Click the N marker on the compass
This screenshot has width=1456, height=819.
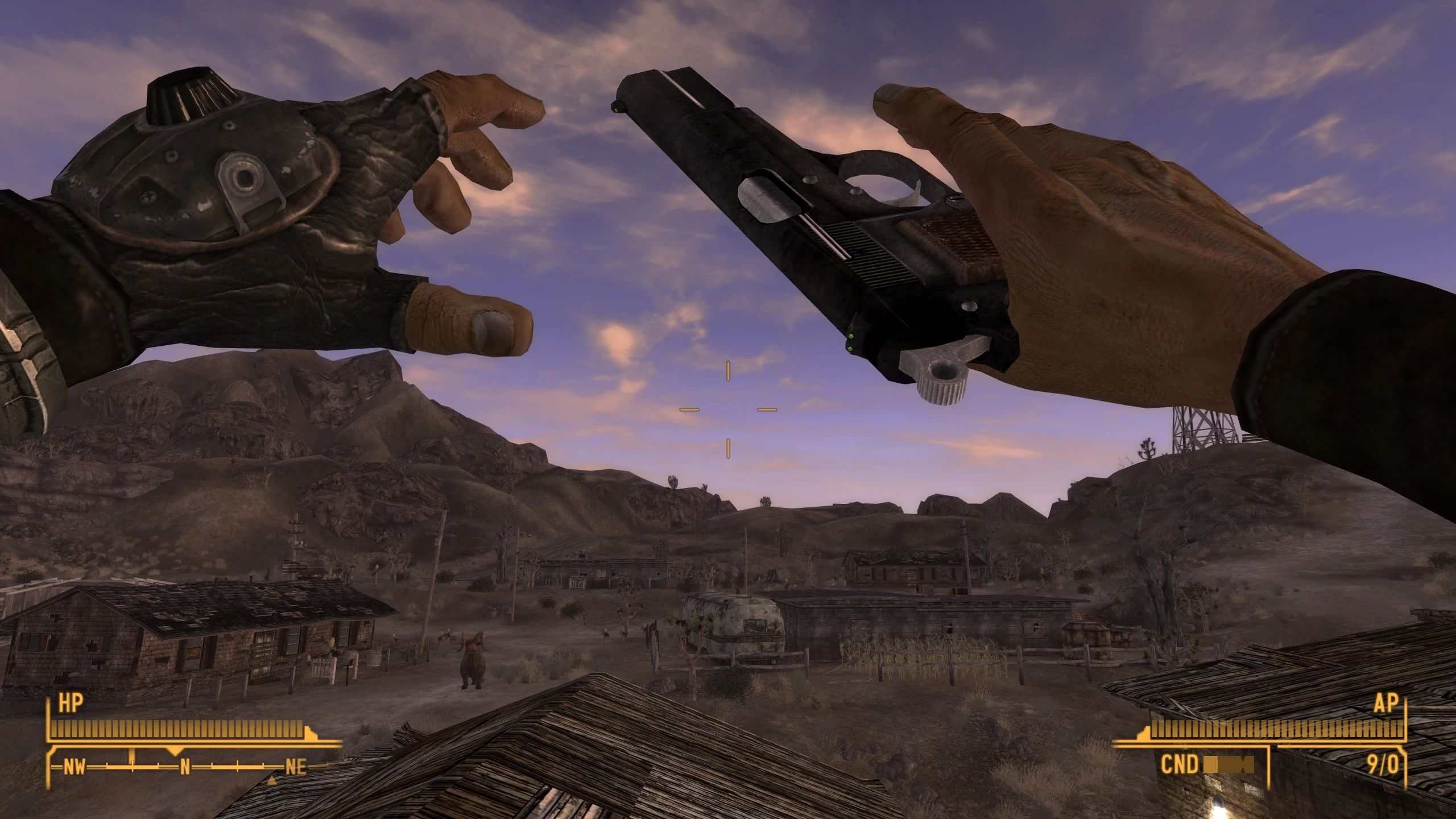pos(185,767)
